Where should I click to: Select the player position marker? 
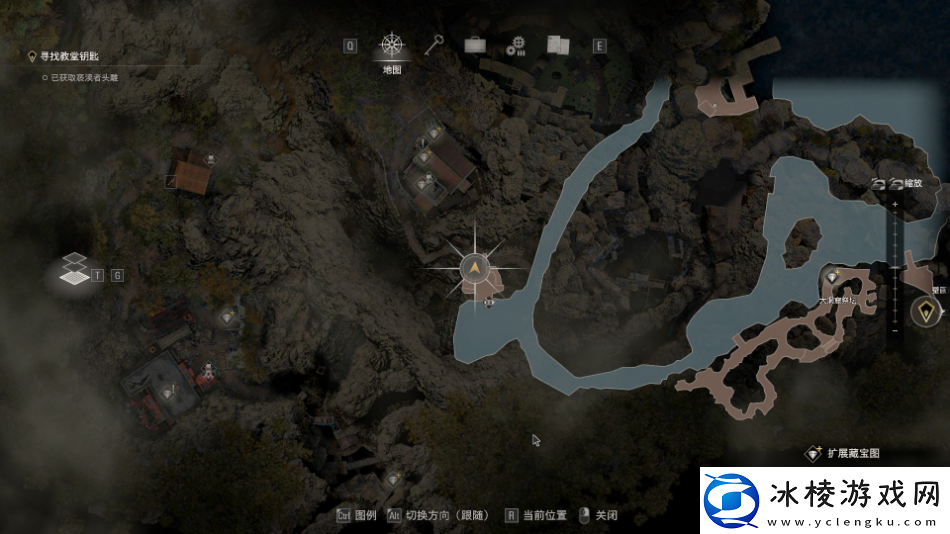pos(474,267)
